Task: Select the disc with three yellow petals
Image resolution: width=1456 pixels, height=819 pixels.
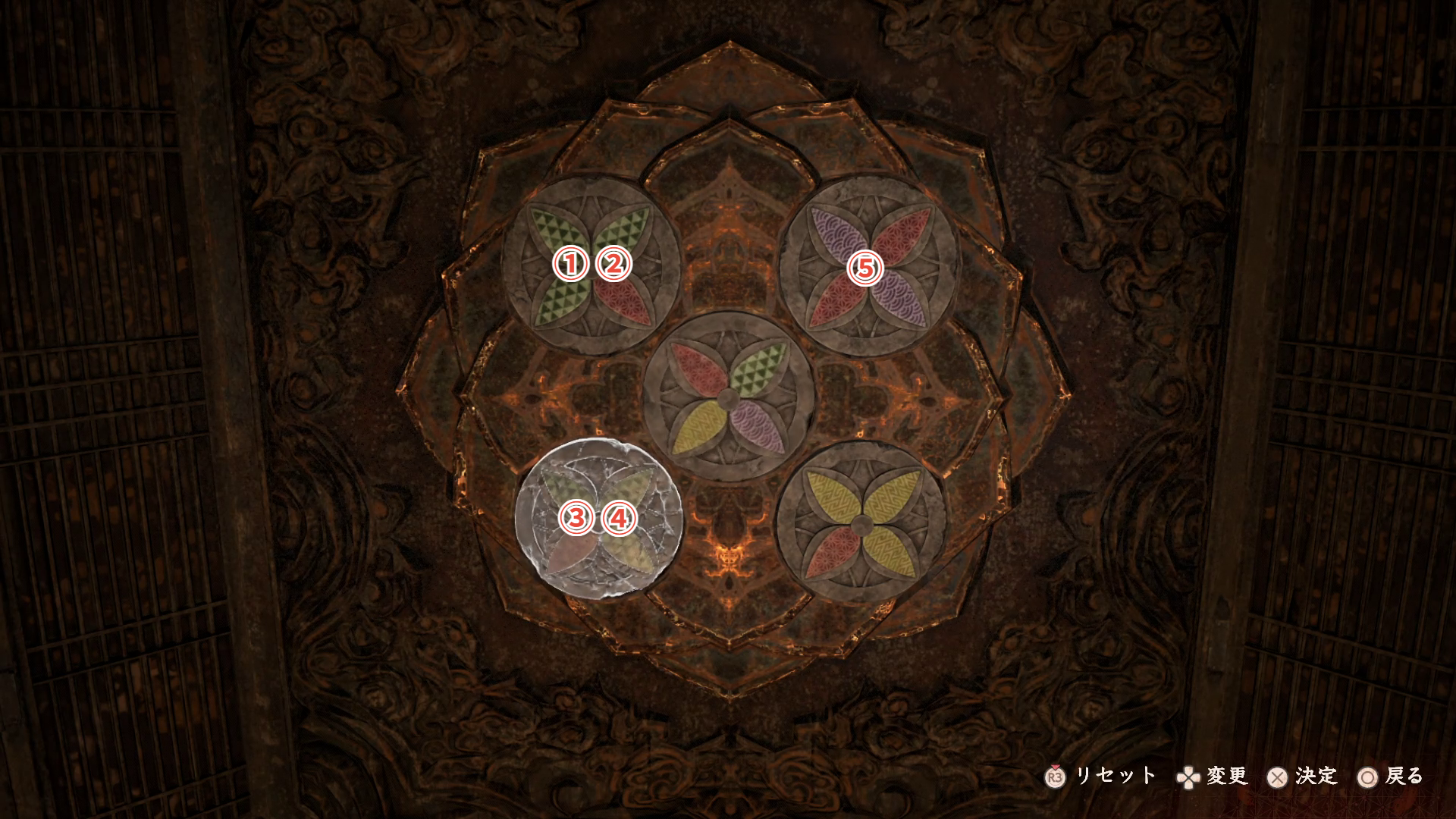Action: point(861,523)
